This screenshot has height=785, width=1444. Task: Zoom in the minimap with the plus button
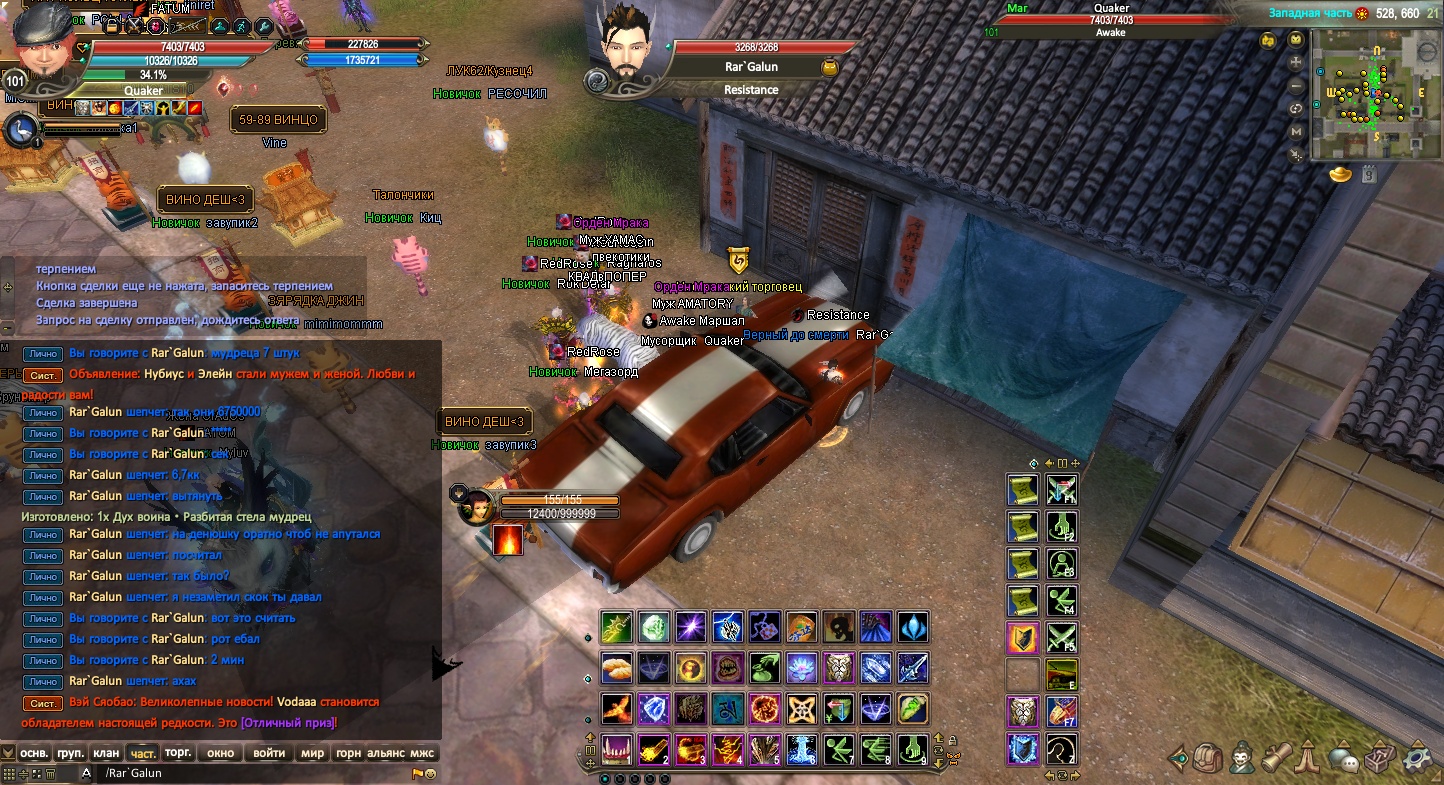[1297, 62]
